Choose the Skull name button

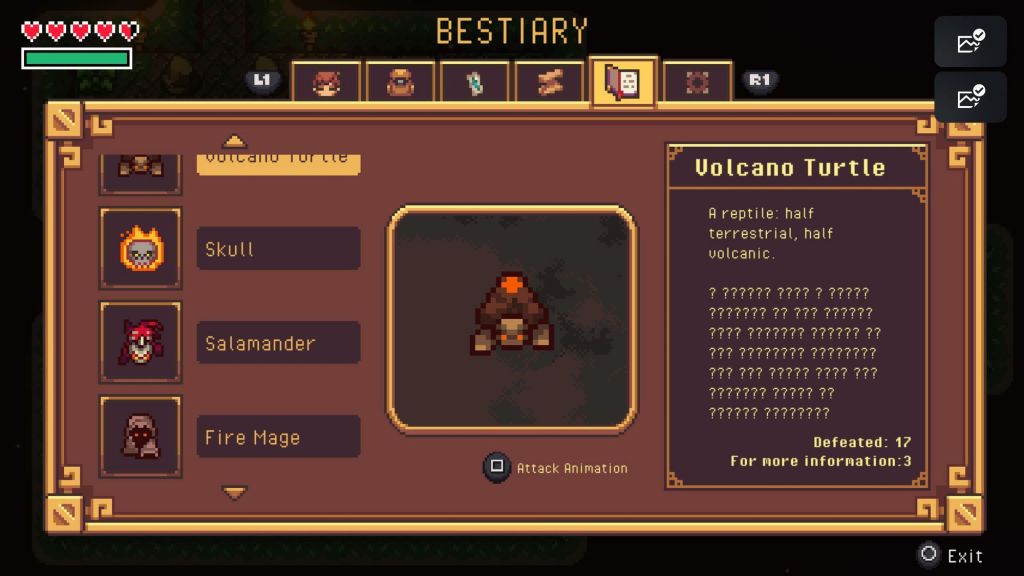pyautogui.click(x=278, y=249)
